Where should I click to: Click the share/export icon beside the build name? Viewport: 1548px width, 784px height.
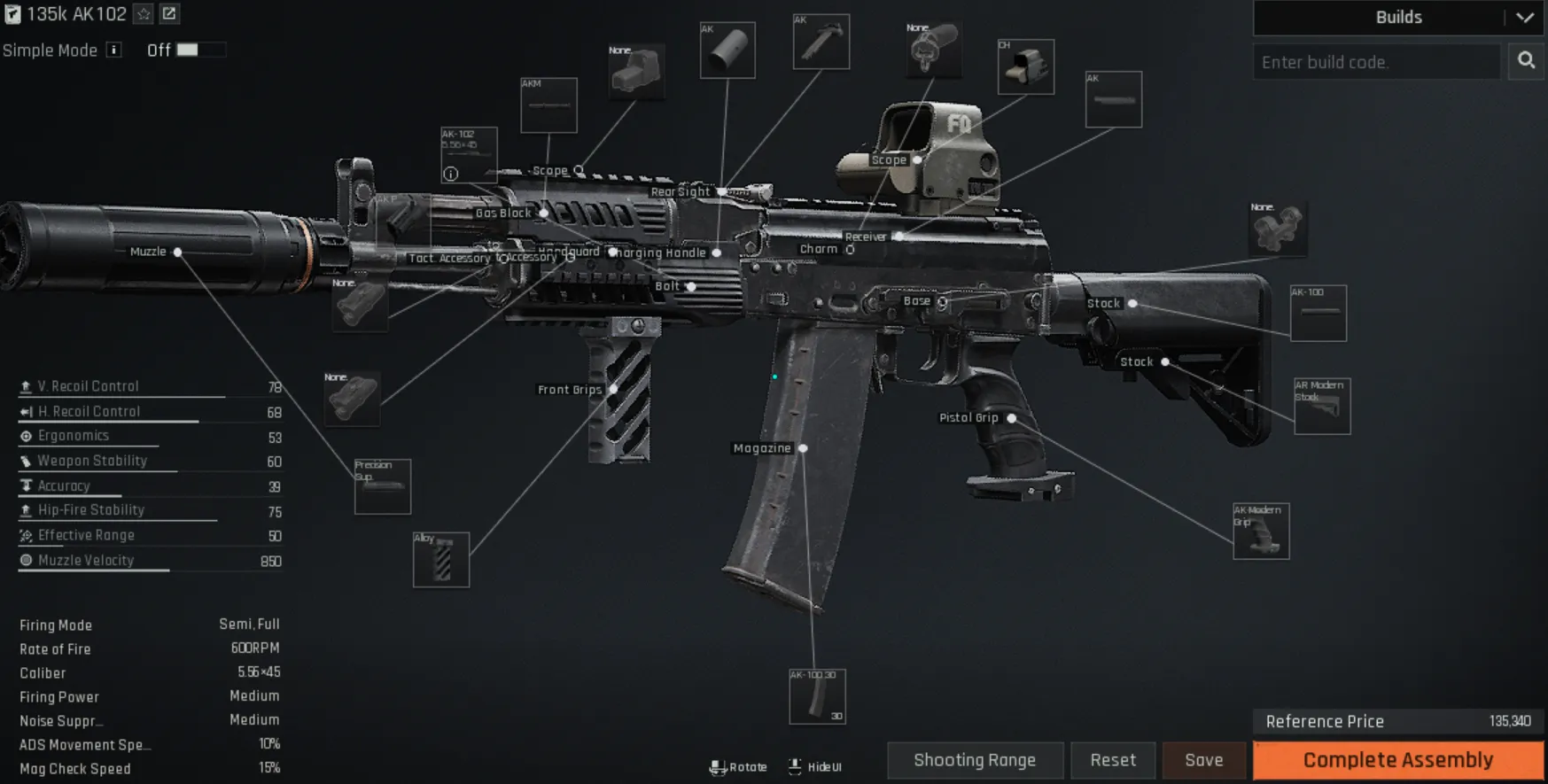[167, 14]
